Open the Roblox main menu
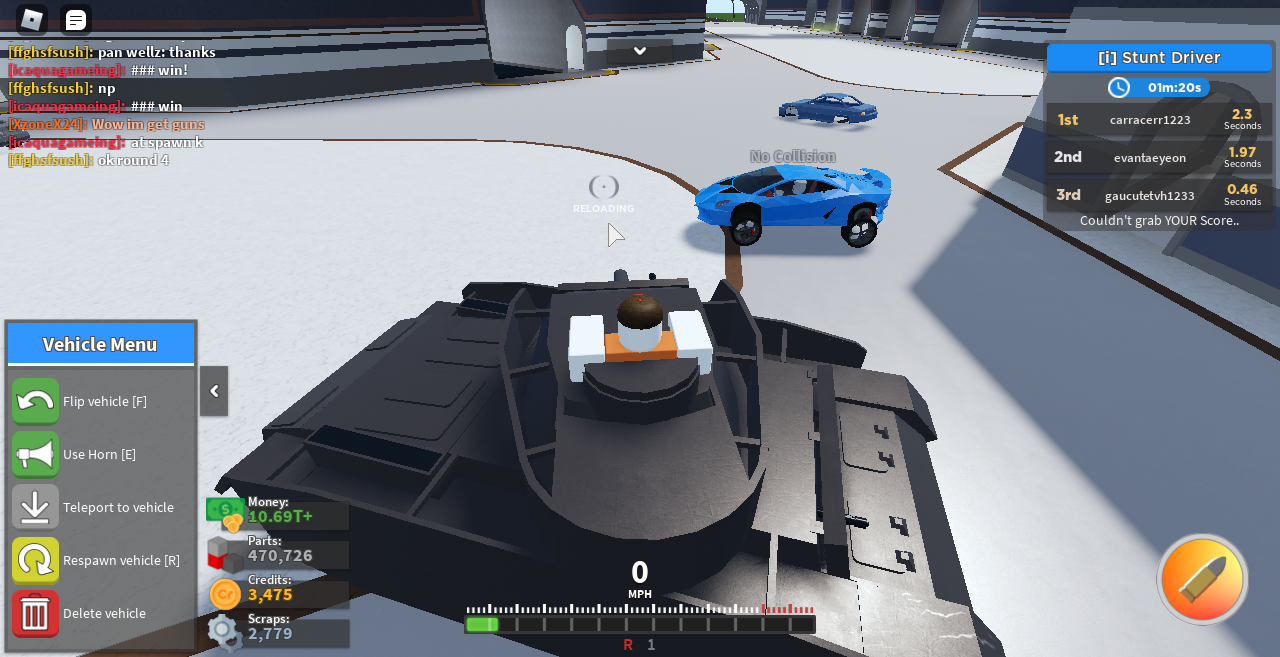Image resolution: width=1280 pixels, height=657 pixels. (32, 19)
